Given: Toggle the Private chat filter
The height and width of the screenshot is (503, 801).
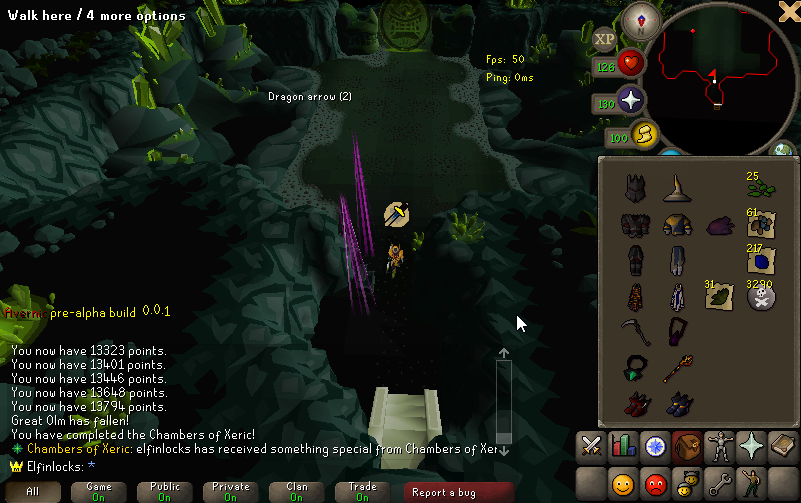Looking at the screenshot, I should [231, 491].
